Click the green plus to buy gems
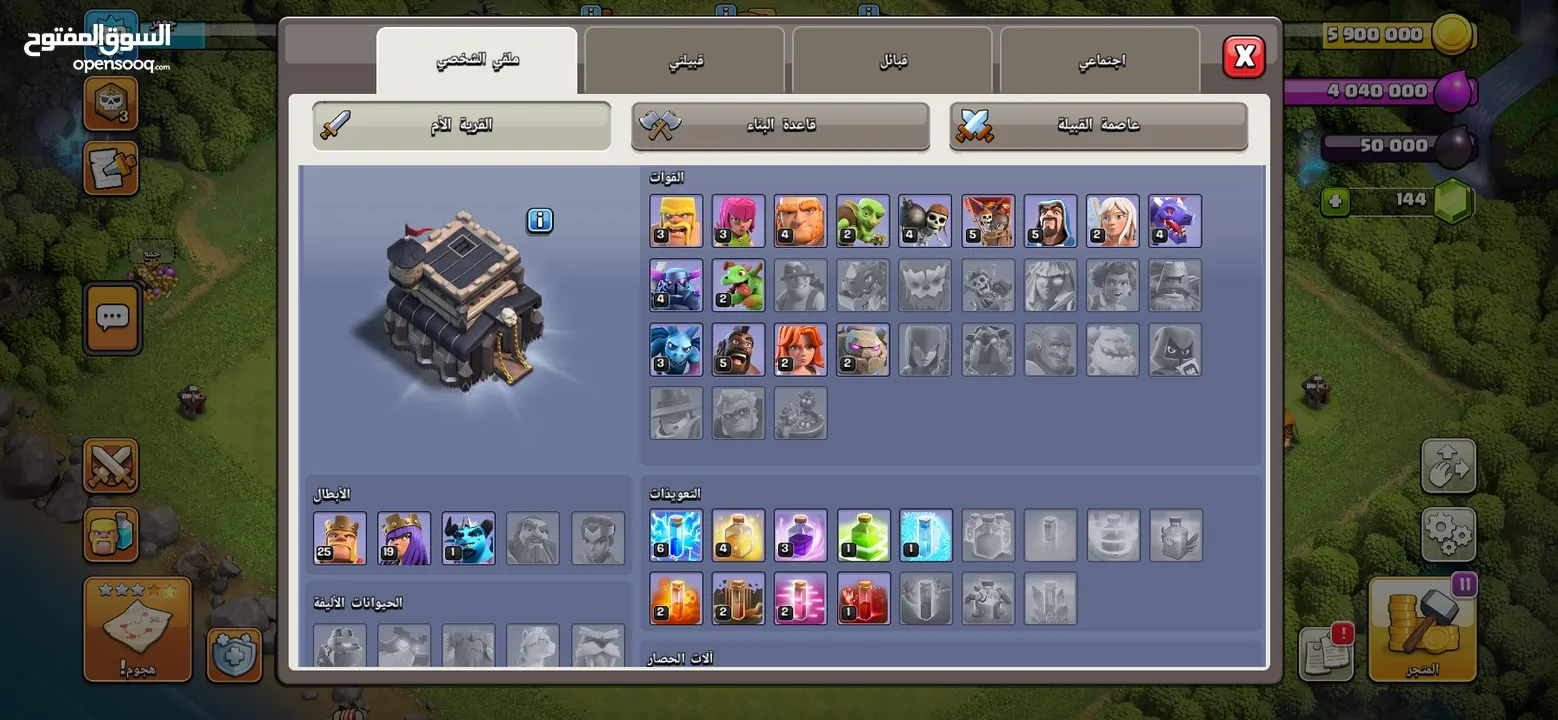Image resolution: width=1558 pixels, height=720 pixels. click(x=1333, y=200)
